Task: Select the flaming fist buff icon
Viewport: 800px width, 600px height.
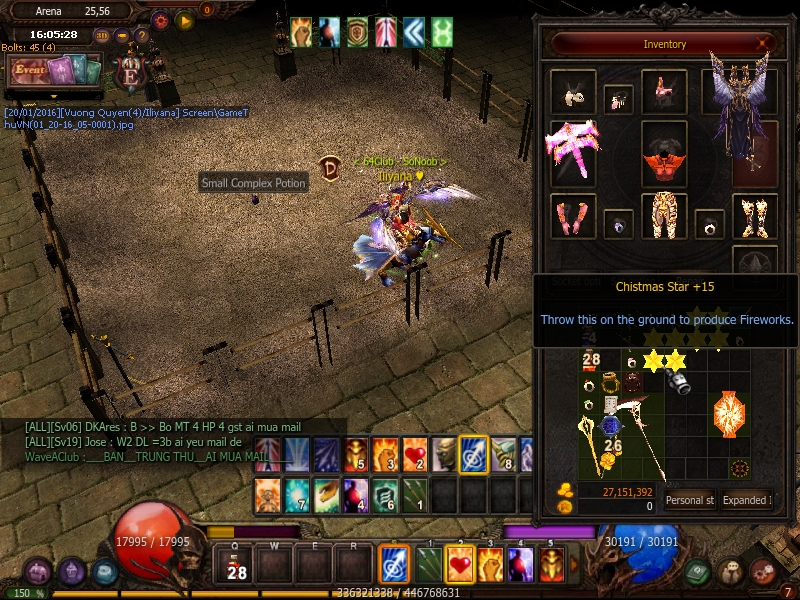Action: 301,32
